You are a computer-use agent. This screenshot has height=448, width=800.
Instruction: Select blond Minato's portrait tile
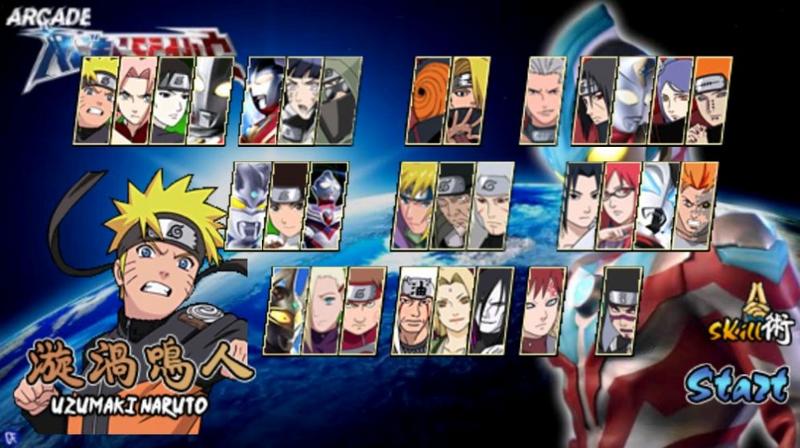tap(416, 205)
